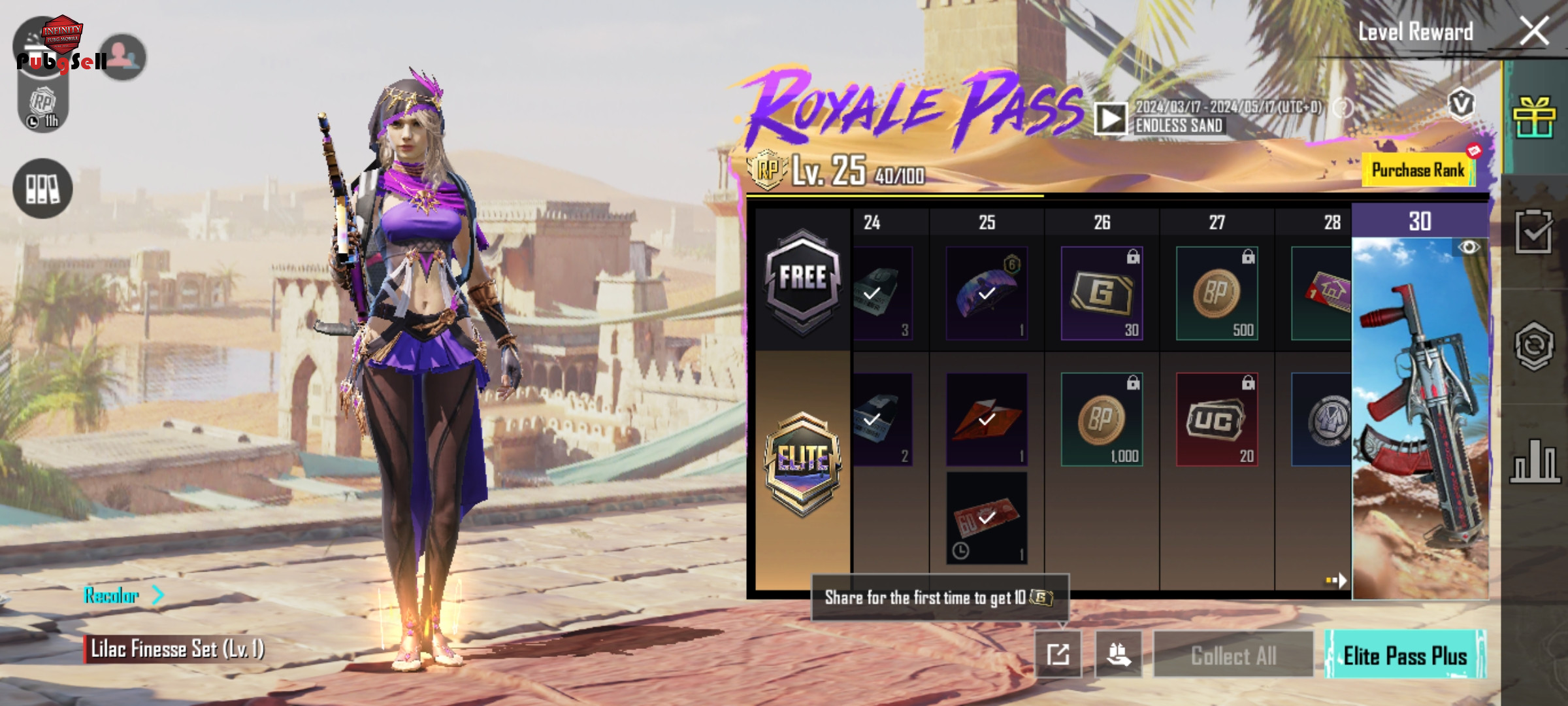Open Elite Pass Plus purchase

click(1405, 655)
